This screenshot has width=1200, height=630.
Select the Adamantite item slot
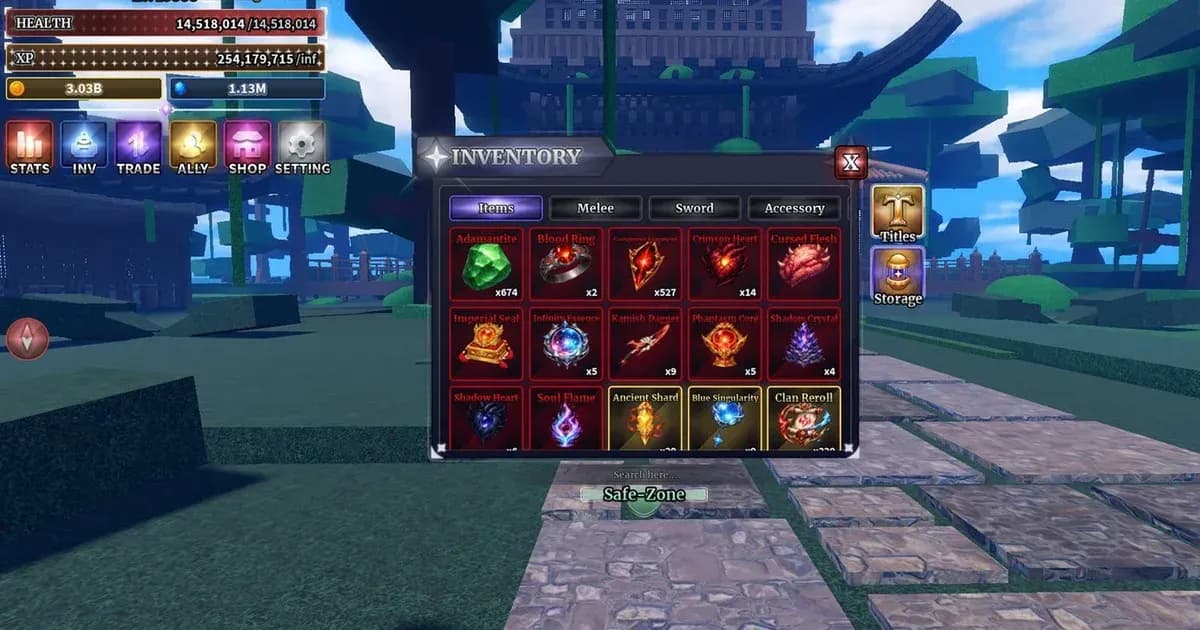pyautogui.click(x=486, y=264)
